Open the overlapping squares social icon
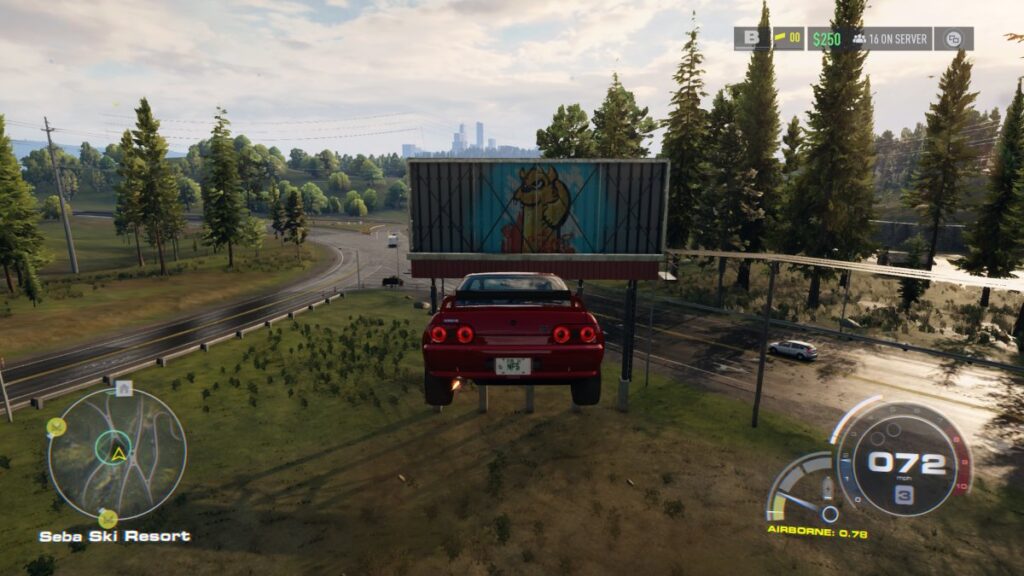 [954, 39]
